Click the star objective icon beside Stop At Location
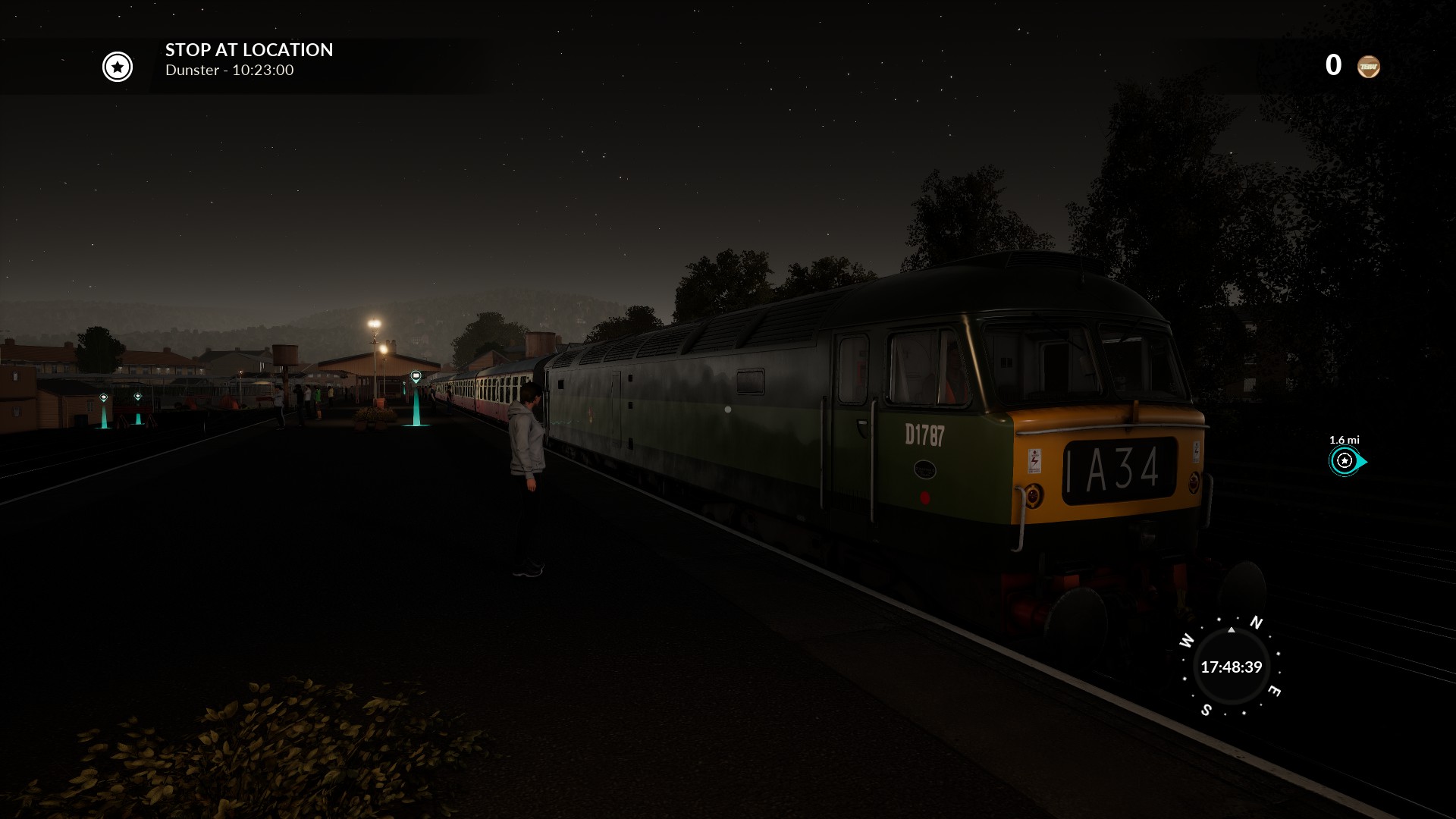 [118, 67]
